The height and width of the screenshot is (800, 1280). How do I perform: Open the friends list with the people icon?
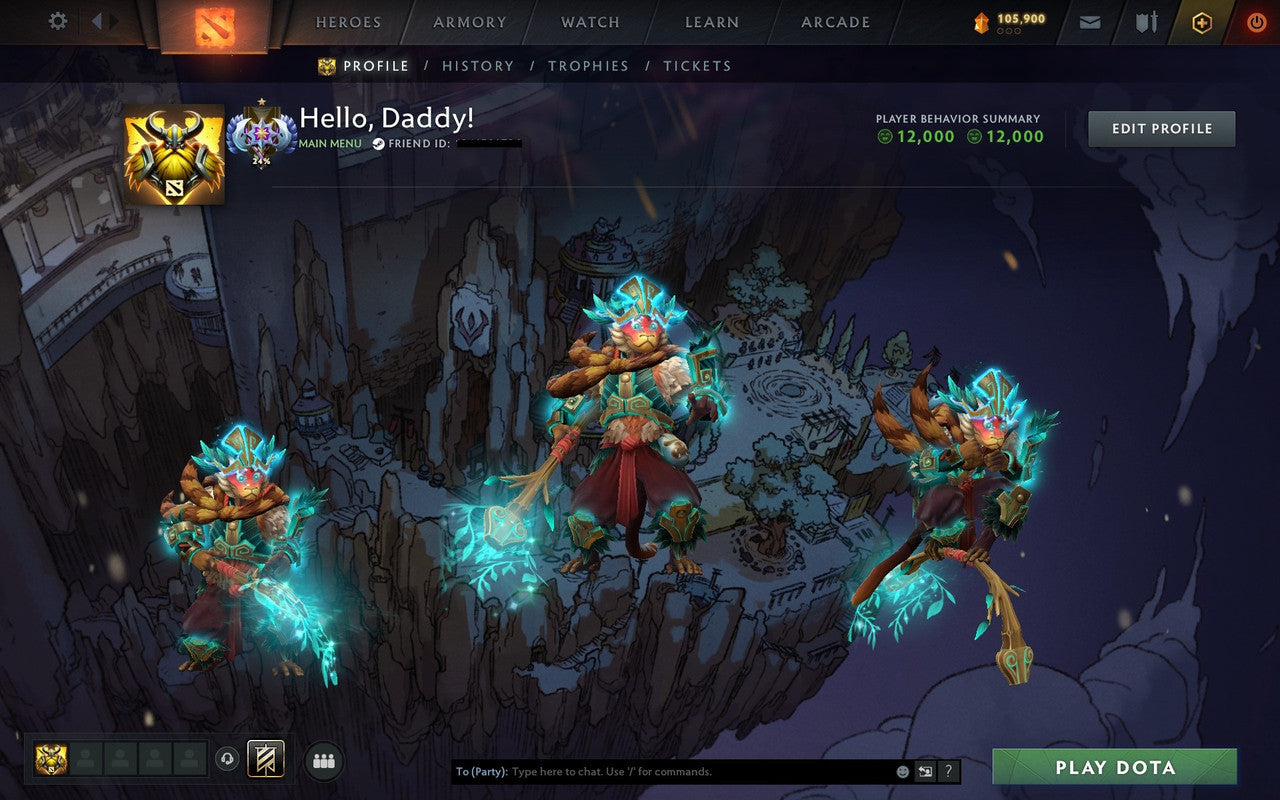[322, 760]
